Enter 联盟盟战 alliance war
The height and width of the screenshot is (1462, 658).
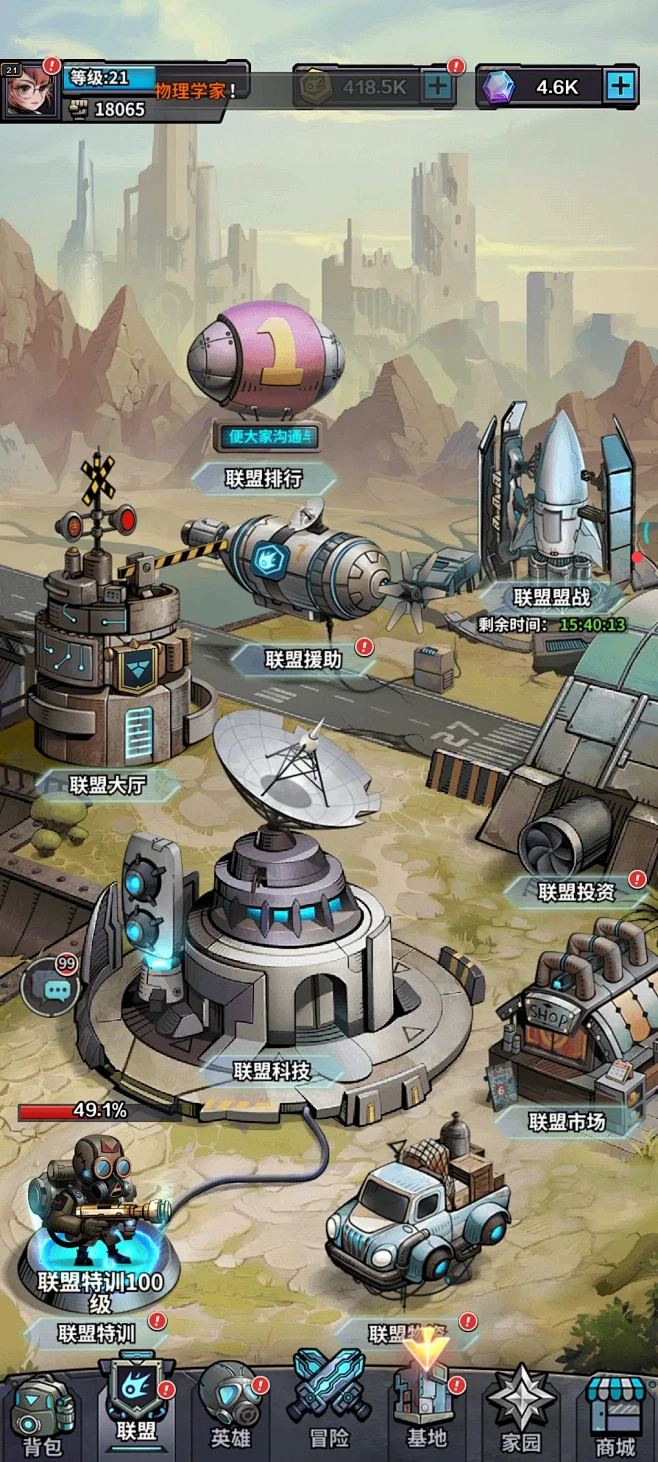click(x=552, y=598)
